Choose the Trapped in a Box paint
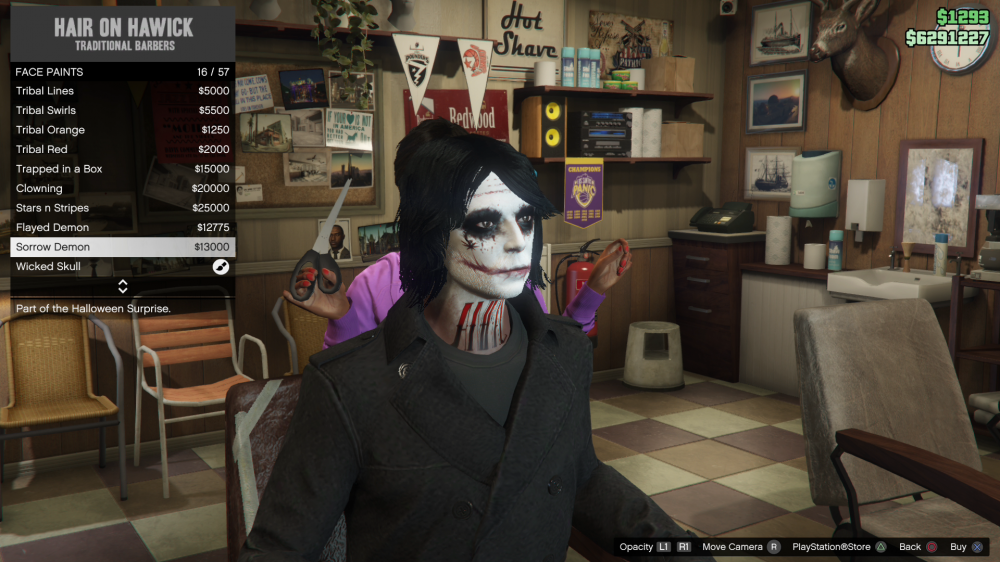The image size is (1000, 562). 122,169
